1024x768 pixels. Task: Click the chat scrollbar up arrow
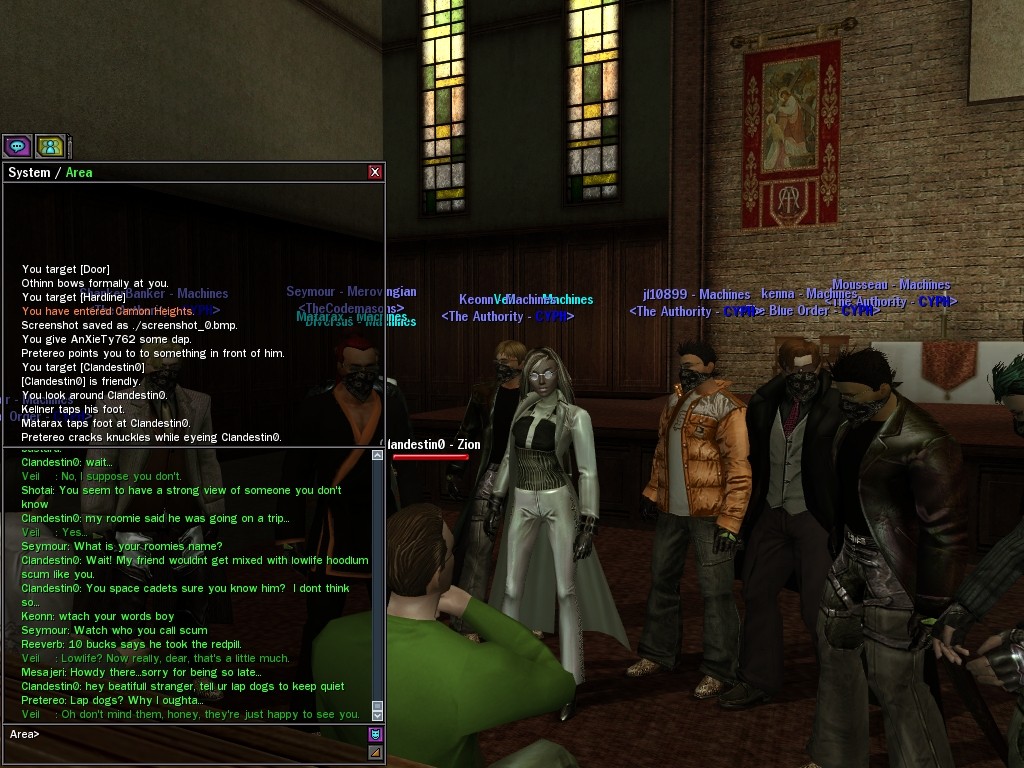pyautogui.click(x=377, y=455)
